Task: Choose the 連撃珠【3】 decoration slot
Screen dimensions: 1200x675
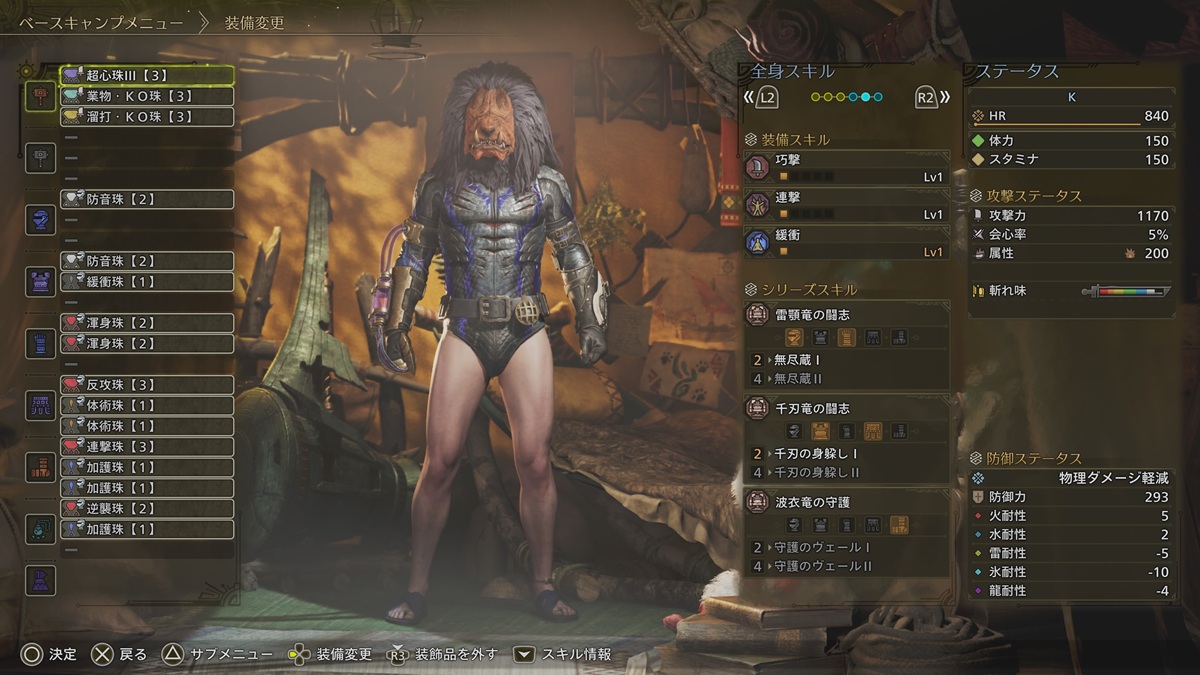Action: (147, 447)
